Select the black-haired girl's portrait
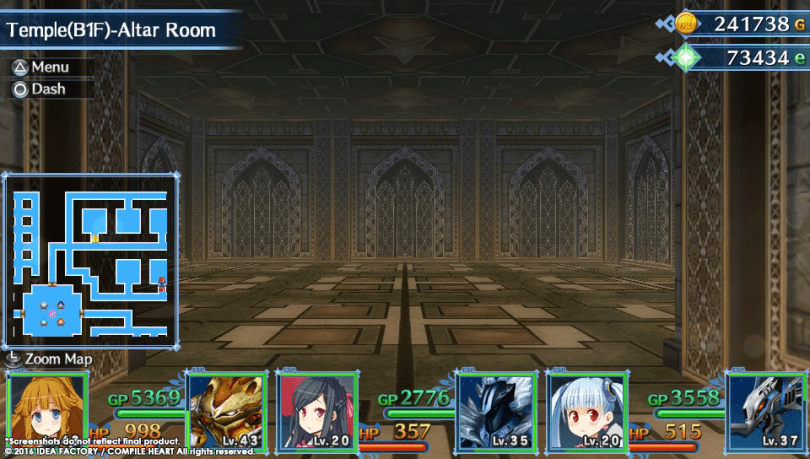 (x=316, y=410)
